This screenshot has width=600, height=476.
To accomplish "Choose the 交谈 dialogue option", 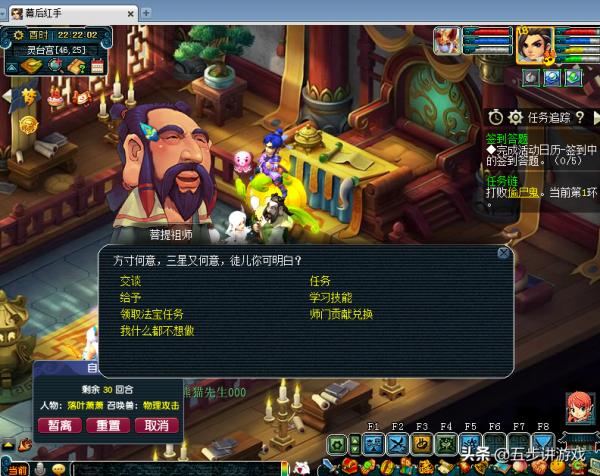I will (x=131, y=281).
